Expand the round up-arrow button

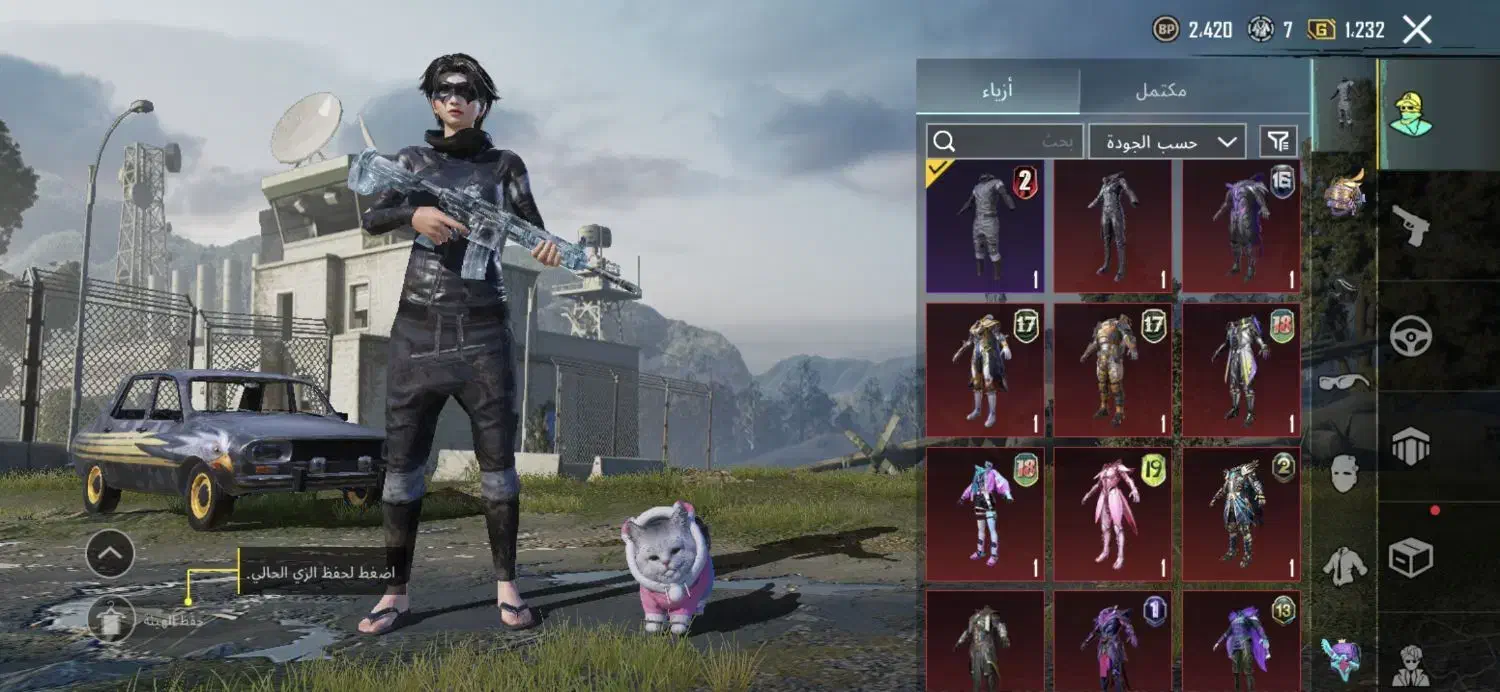point(110,553)
